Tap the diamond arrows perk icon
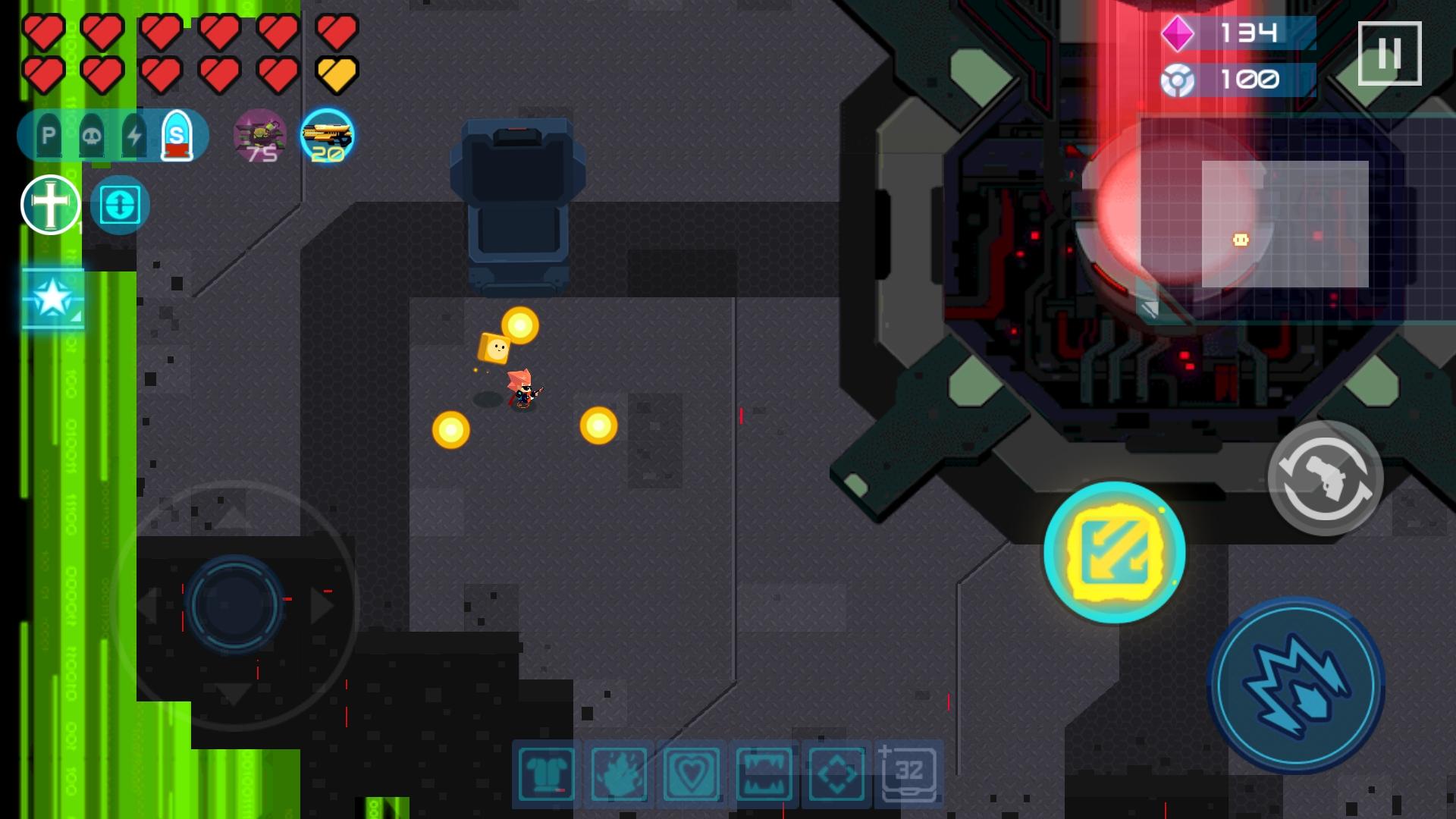 coord(836,773)
